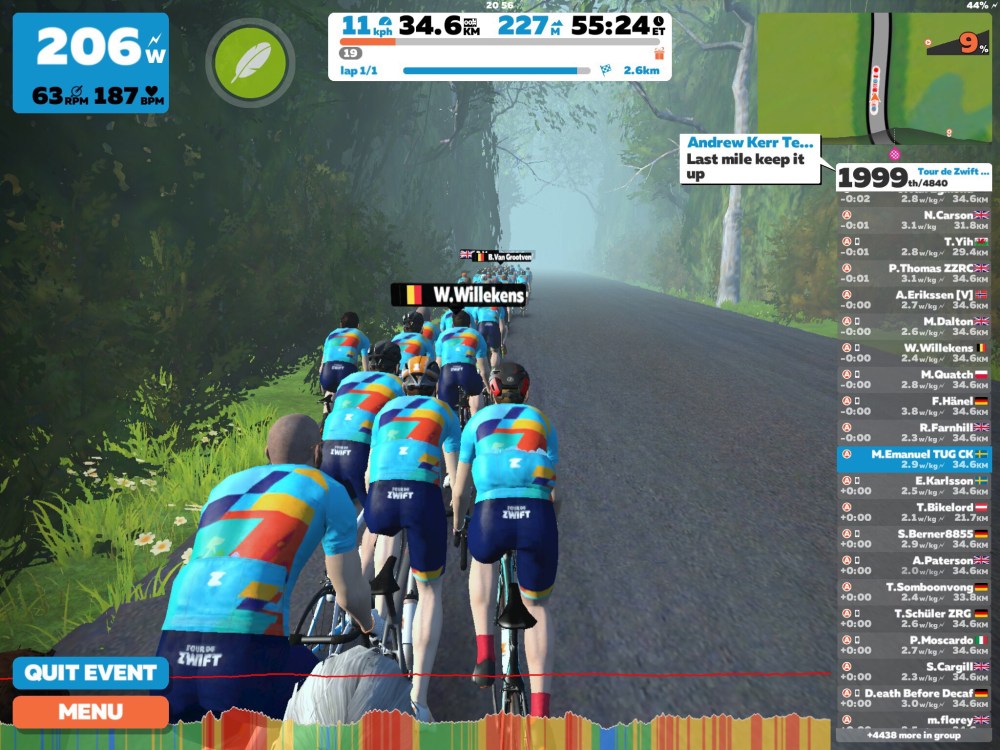
Task: Quit the current event
Action: (90, 672)
